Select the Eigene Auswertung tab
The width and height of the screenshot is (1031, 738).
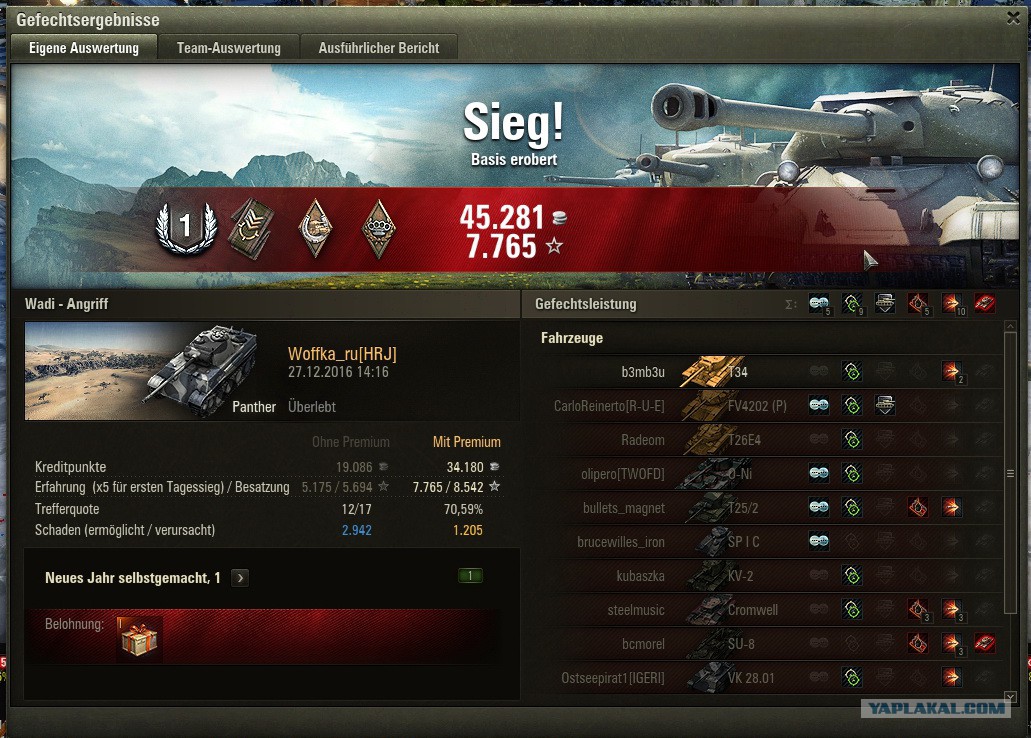pos(84,47)
